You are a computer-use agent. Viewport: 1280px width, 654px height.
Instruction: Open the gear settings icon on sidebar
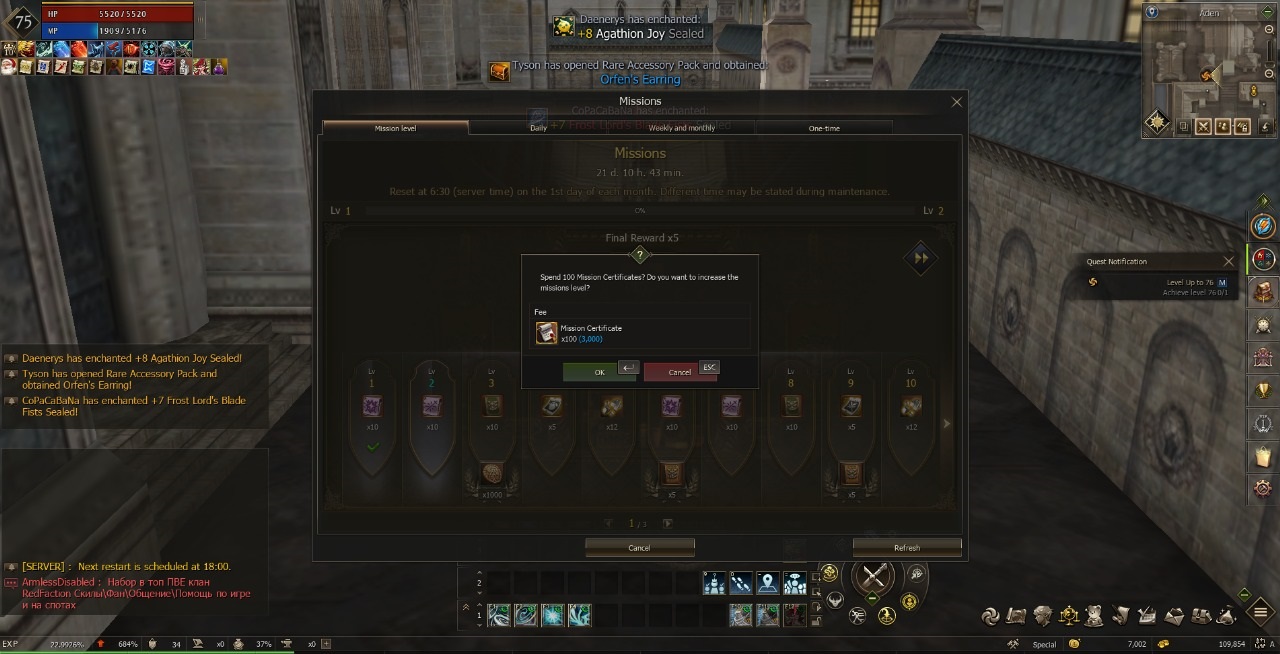point(1264,488)
